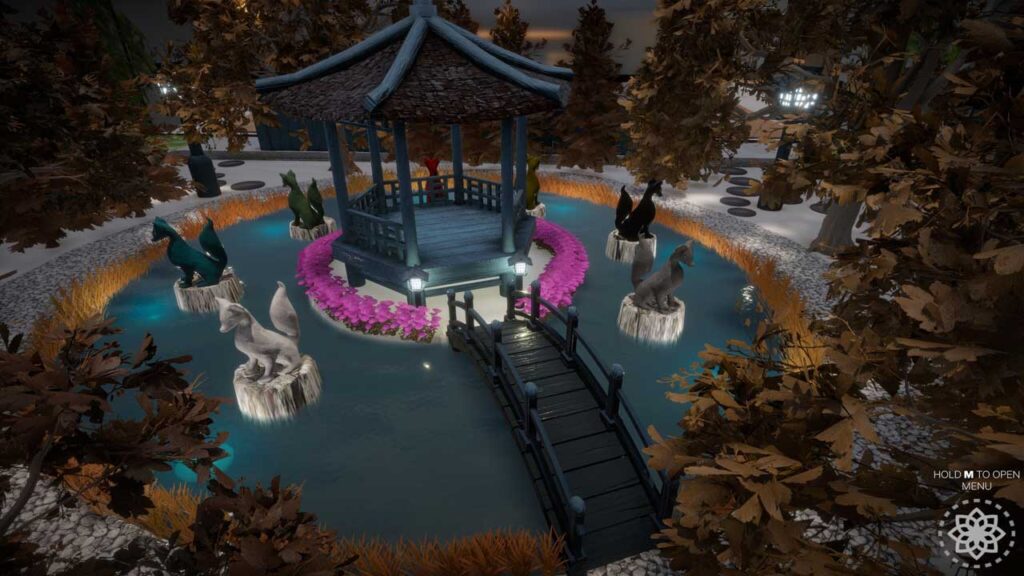Open the menu via the mandala icon
Image resolution: width=1024 pixels, height=576 pixels.
979,533
